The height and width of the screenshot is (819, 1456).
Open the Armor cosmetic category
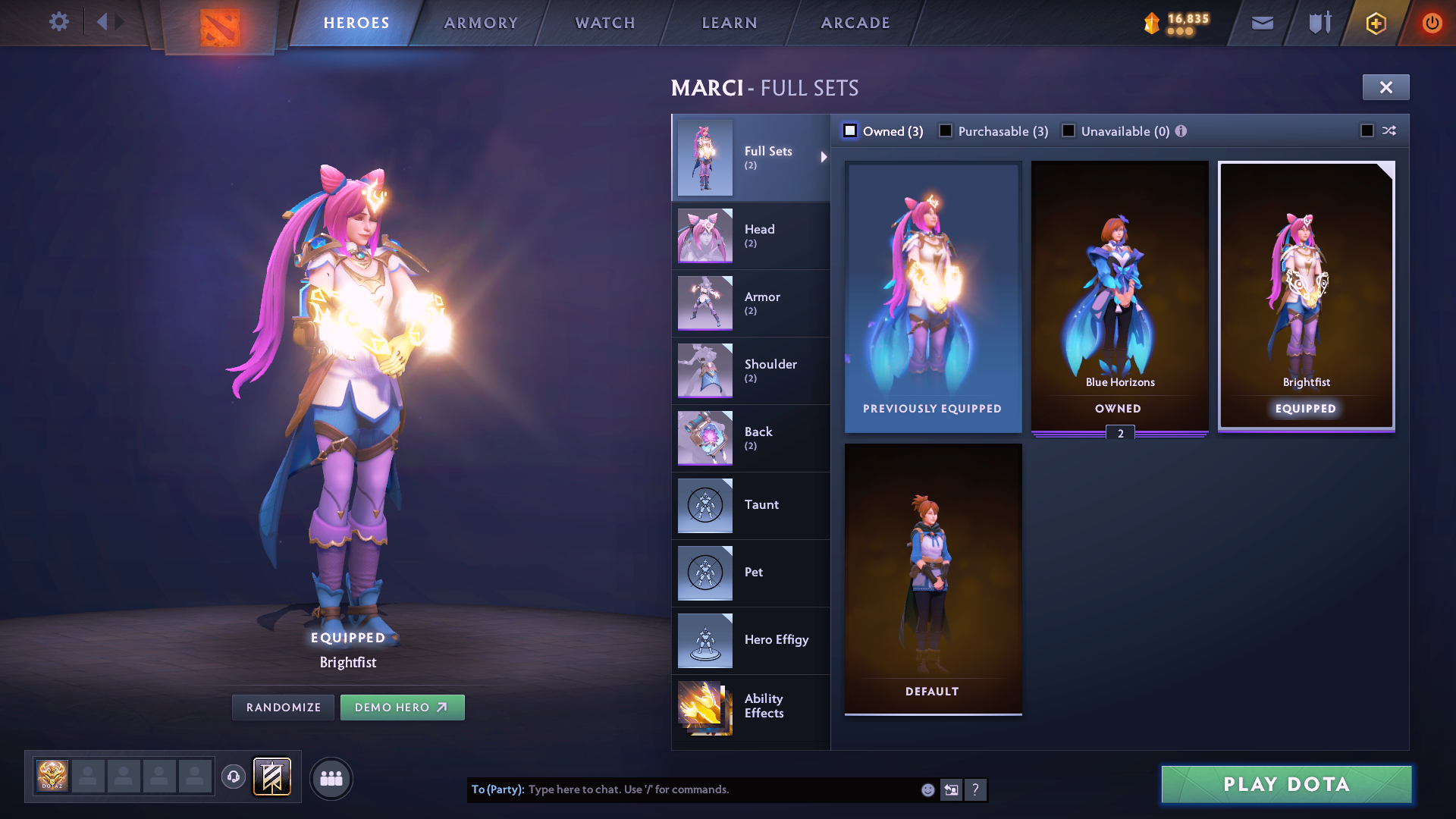tap(751, 303)
